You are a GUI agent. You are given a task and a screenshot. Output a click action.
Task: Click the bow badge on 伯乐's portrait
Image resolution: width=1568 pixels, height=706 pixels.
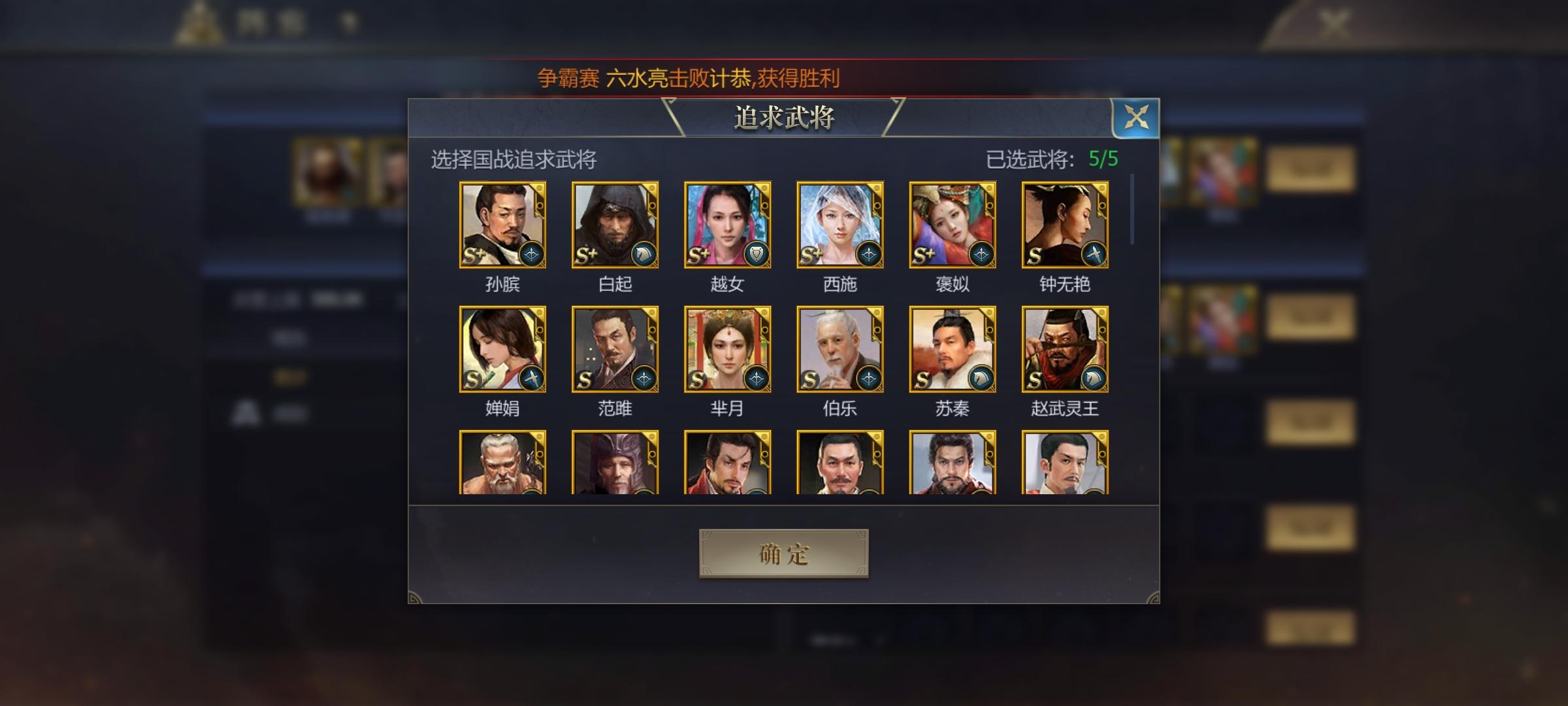870,378
